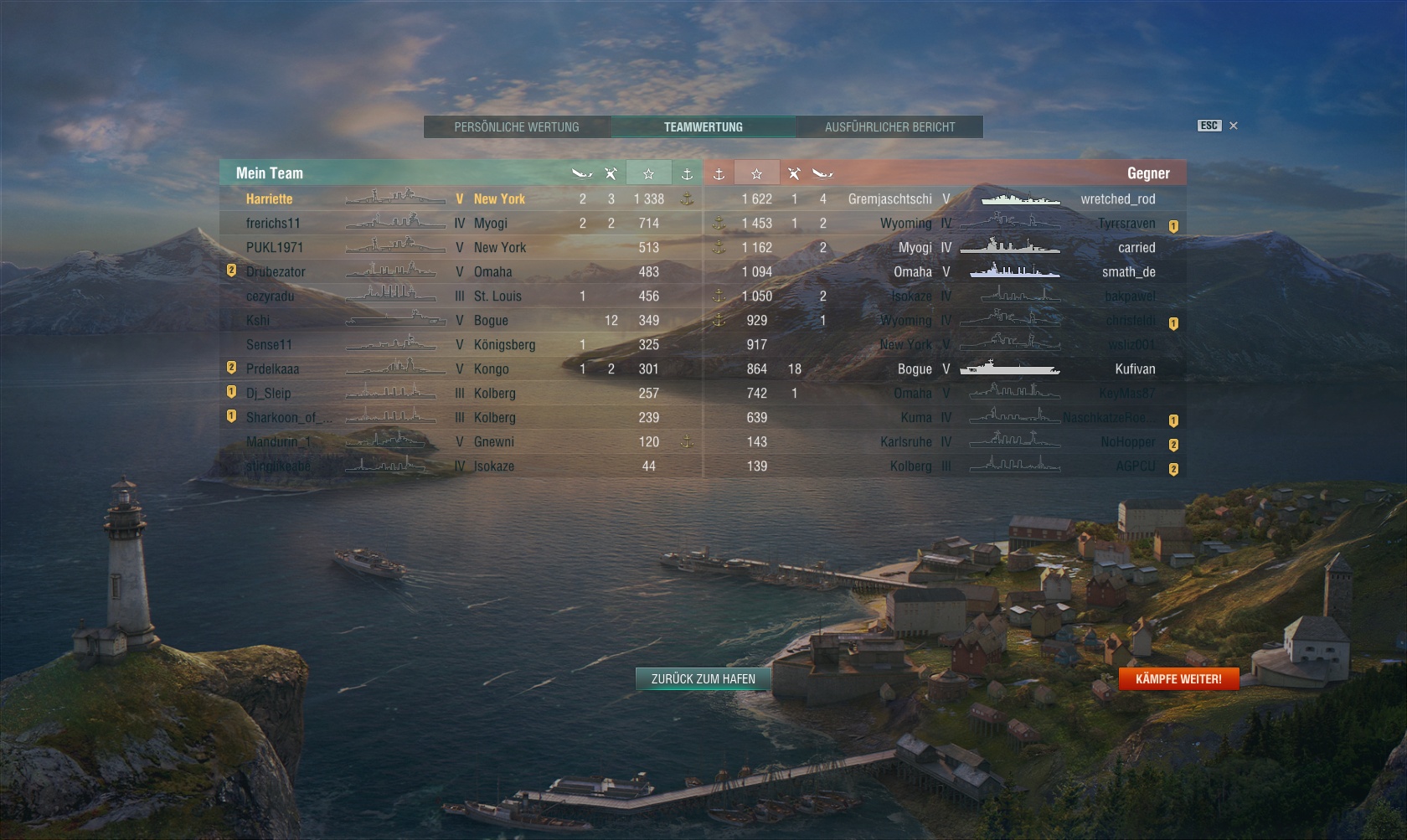Sort my team by anchor column

click(x=687, y=173)
